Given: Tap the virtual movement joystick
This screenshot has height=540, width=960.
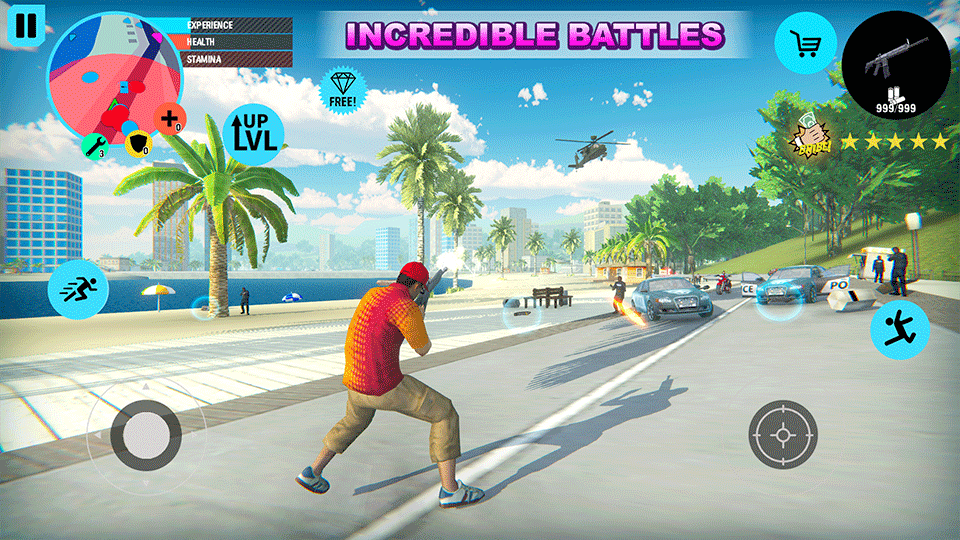Looking at the screenshot, I should [146, 434].
